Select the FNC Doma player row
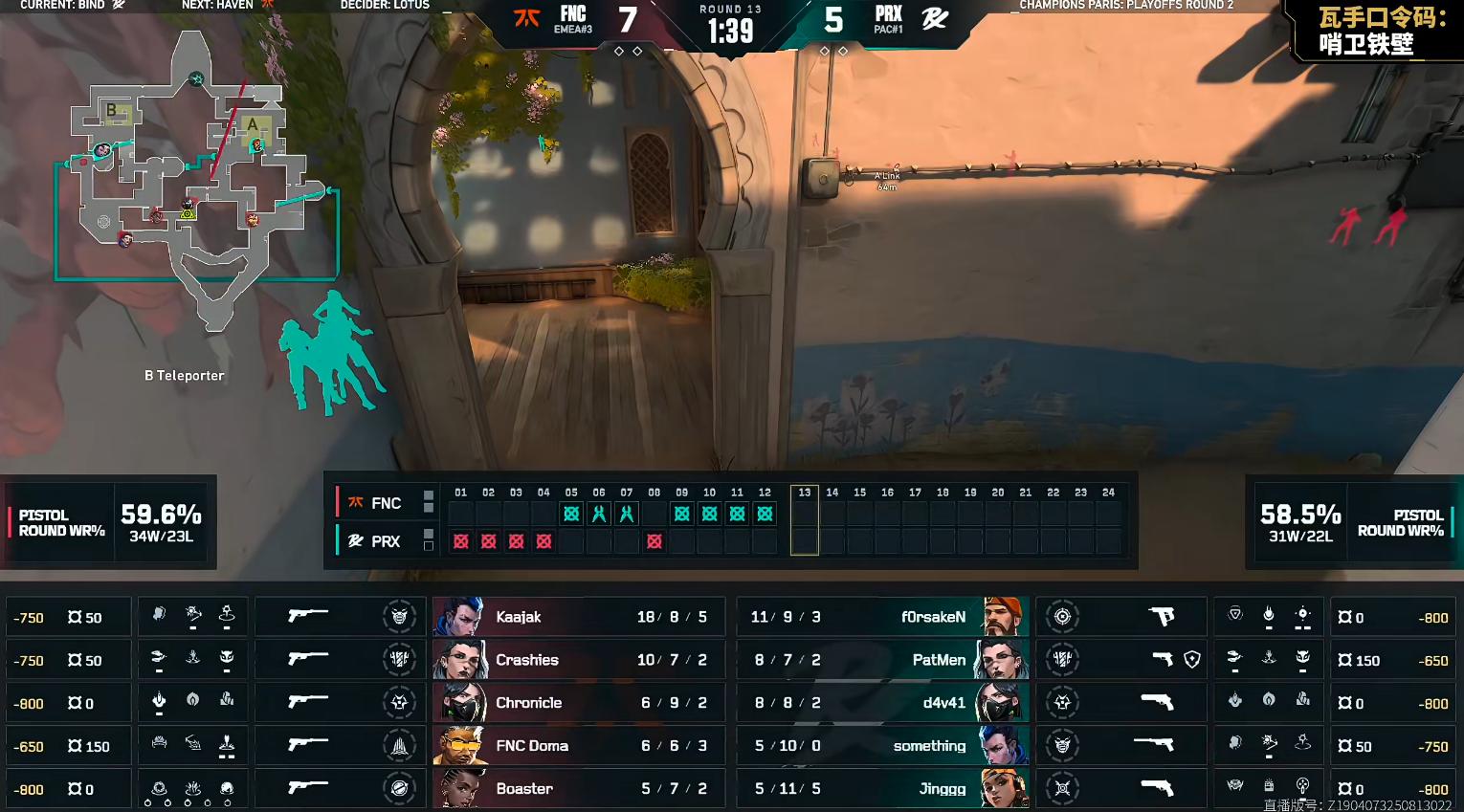The width and height of the screenshot is (1464, 812). coord(578,746)
